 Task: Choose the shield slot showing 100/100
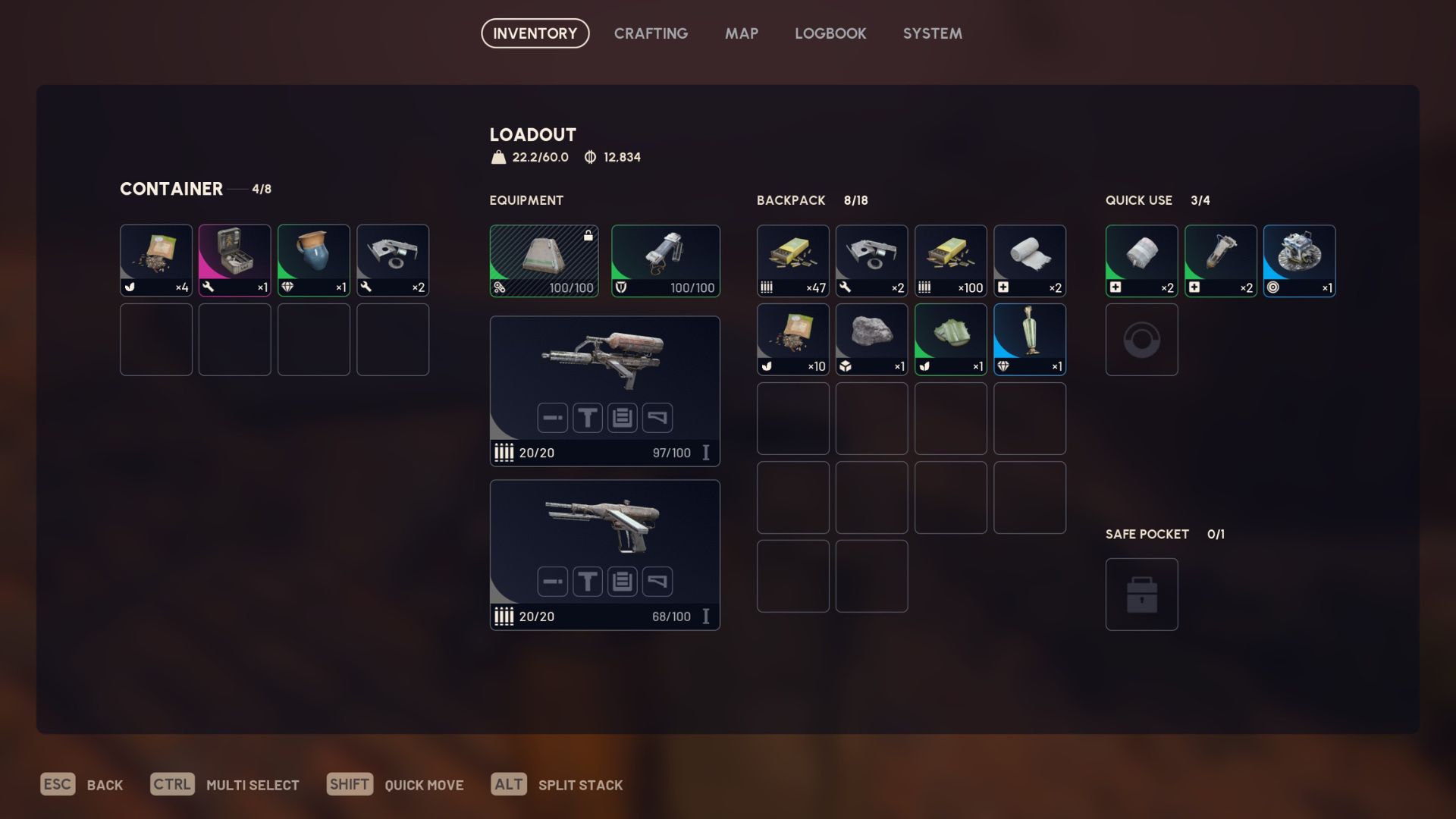[665, 260]
